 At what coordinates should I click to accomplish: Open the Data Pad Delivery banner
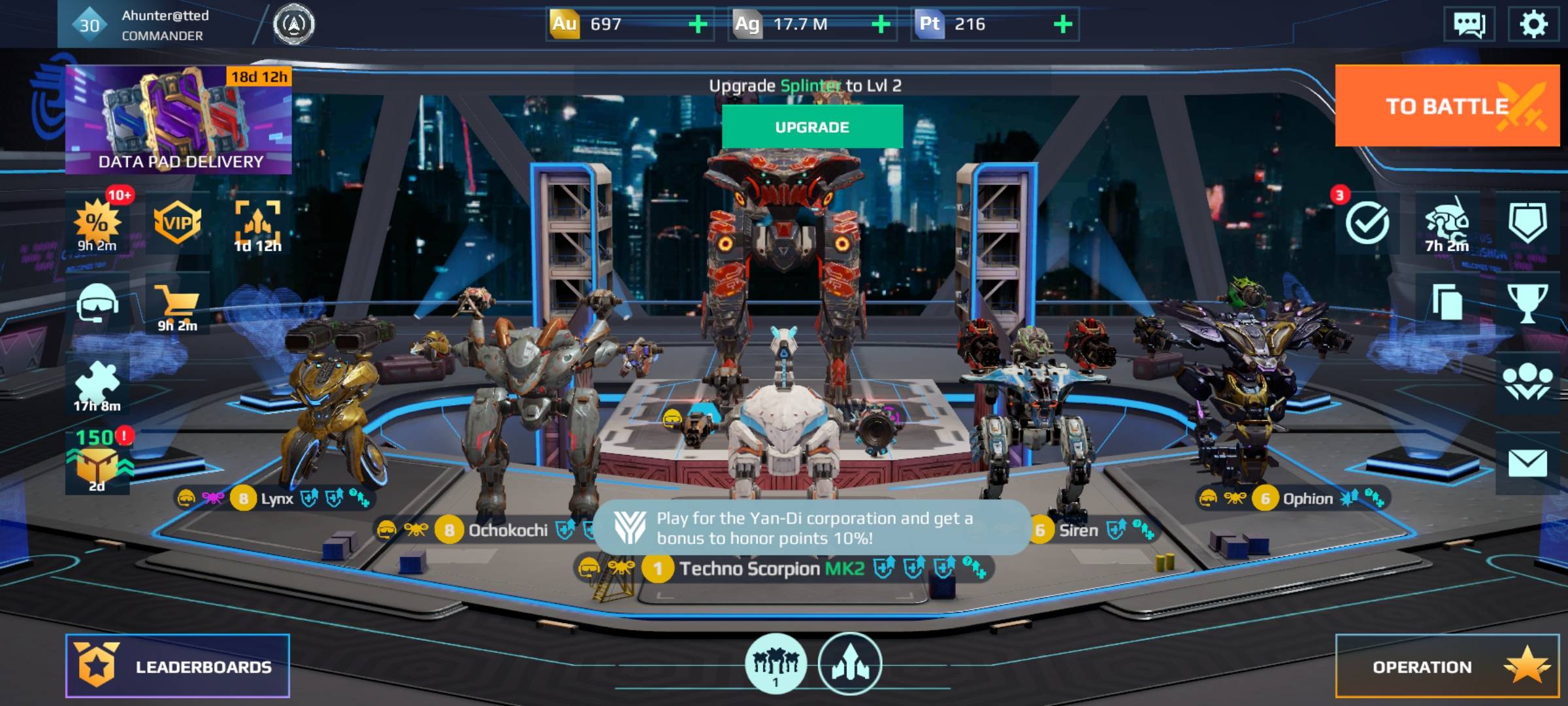coord(178,120)
